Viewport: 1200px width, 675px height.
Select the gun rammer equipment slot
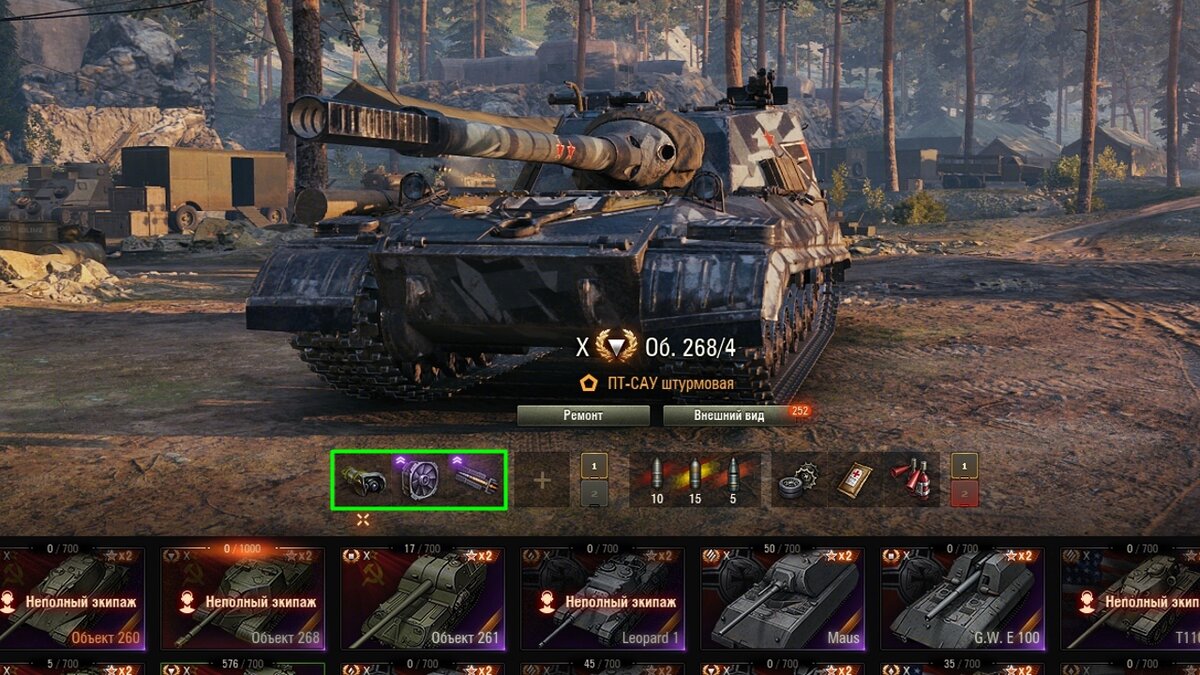[475, 480]
